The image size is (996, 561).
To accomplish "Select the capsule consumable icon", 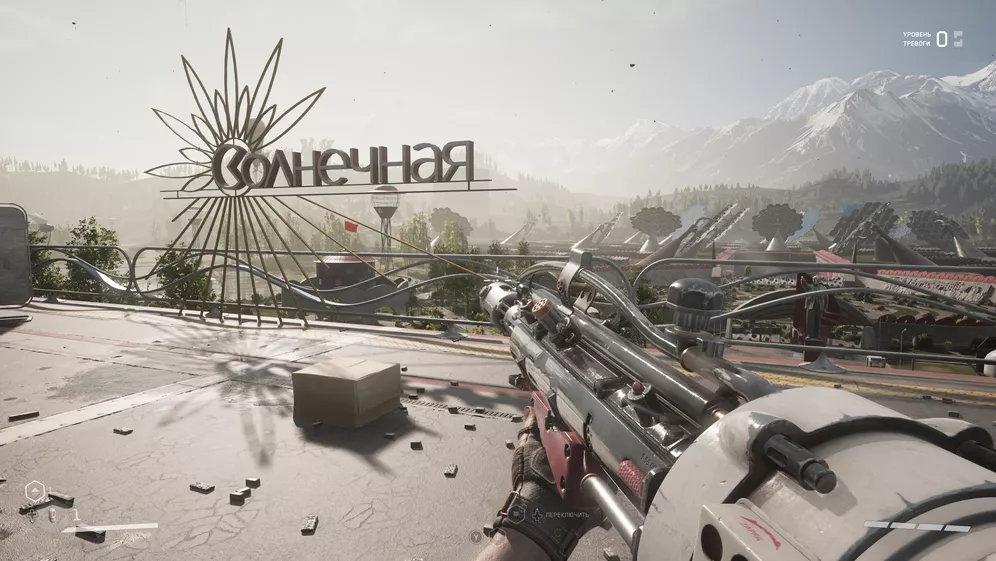I will pyautogui.click(x=53, y=516).
